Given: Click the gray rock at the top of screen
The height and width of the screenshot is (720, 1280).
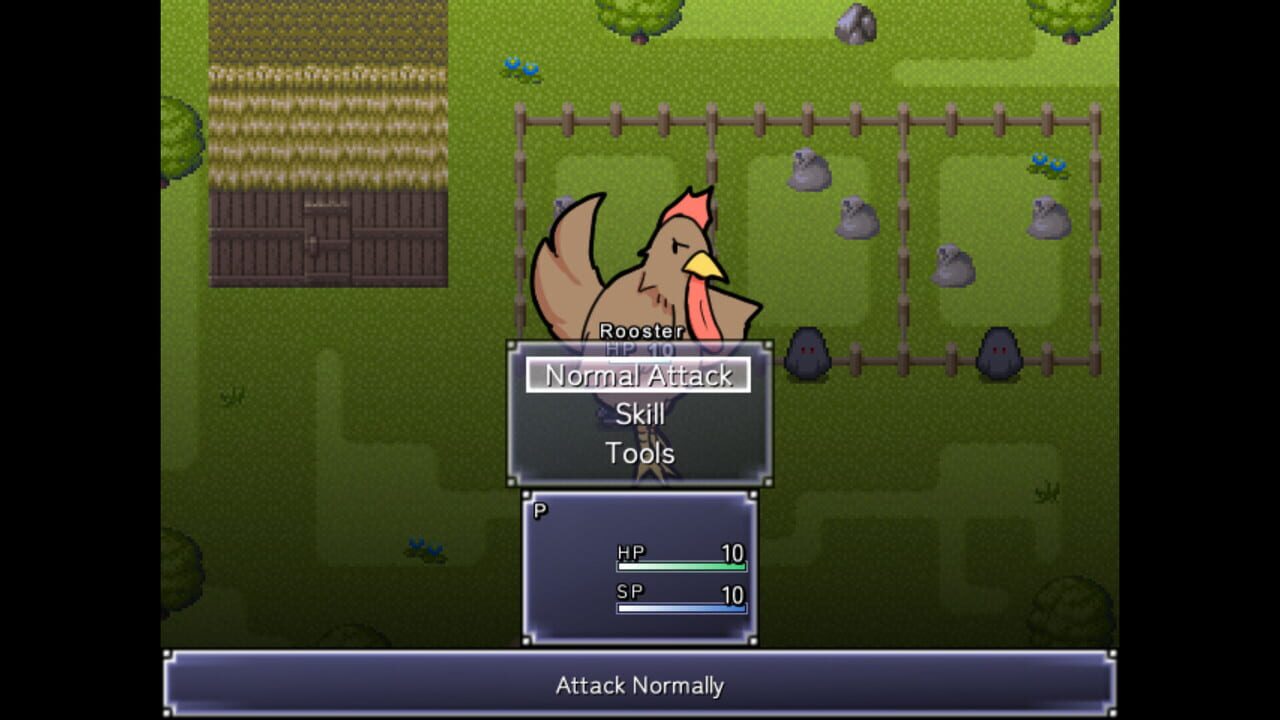Looking at the screenshot, I should [x=855, y=22].
